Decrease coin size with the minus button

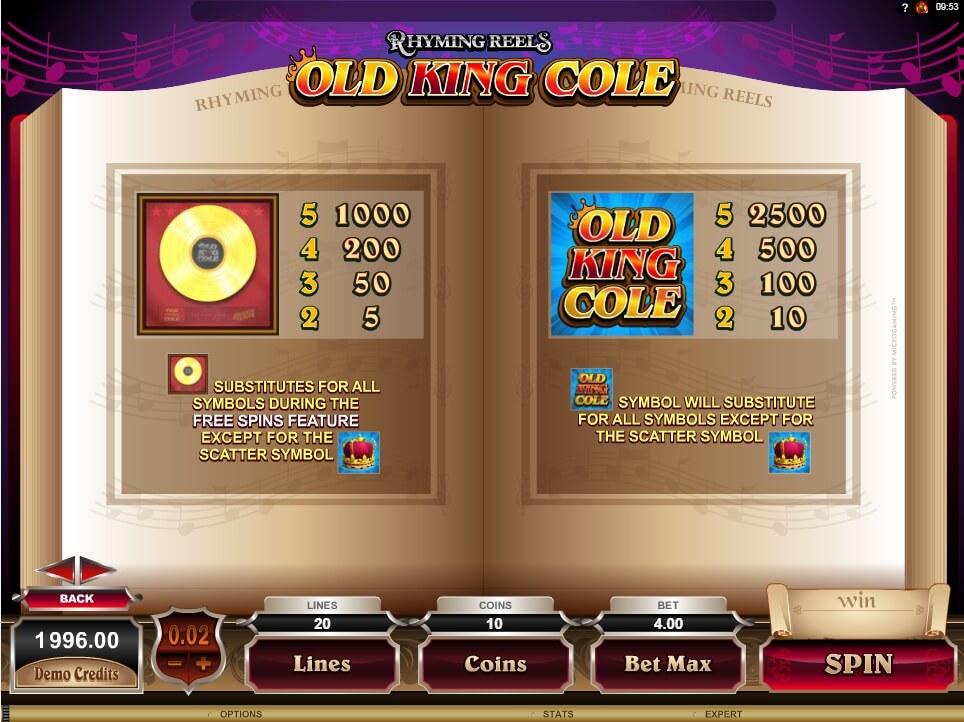(x=175, y=664)
